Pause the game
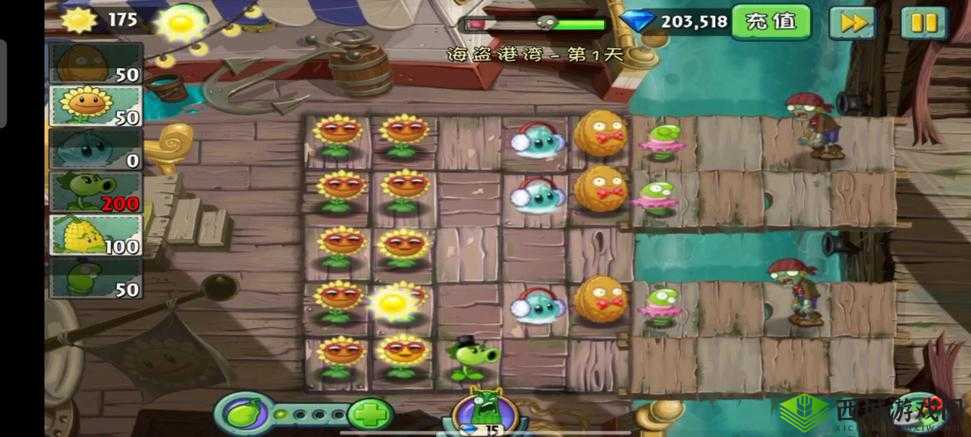The height and width of the screenshot is (437, 971). [x=923, y=22]
